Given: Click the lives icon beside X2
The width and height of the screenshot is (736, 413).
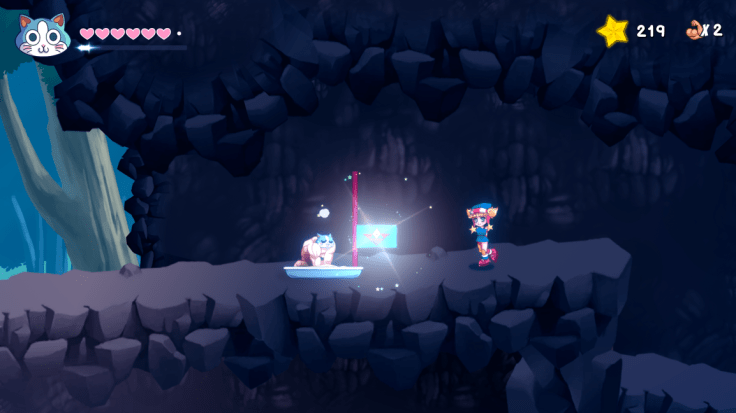Looking at the screenshot, I should point(693,30).
